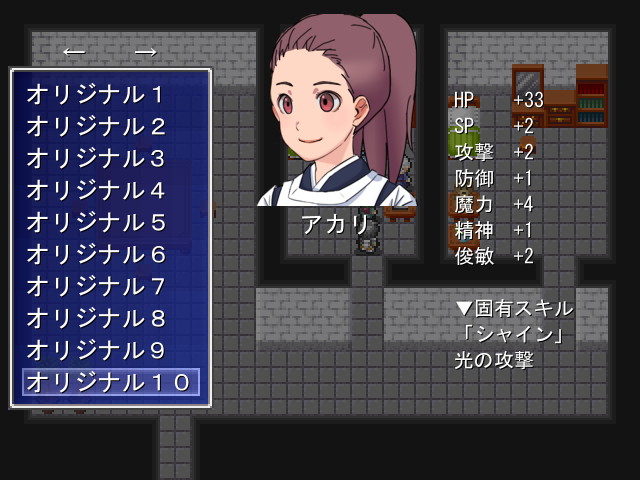Pick the オリジナル８ option
The height and width of the screenshot is (480, 640).
point(109,318)
